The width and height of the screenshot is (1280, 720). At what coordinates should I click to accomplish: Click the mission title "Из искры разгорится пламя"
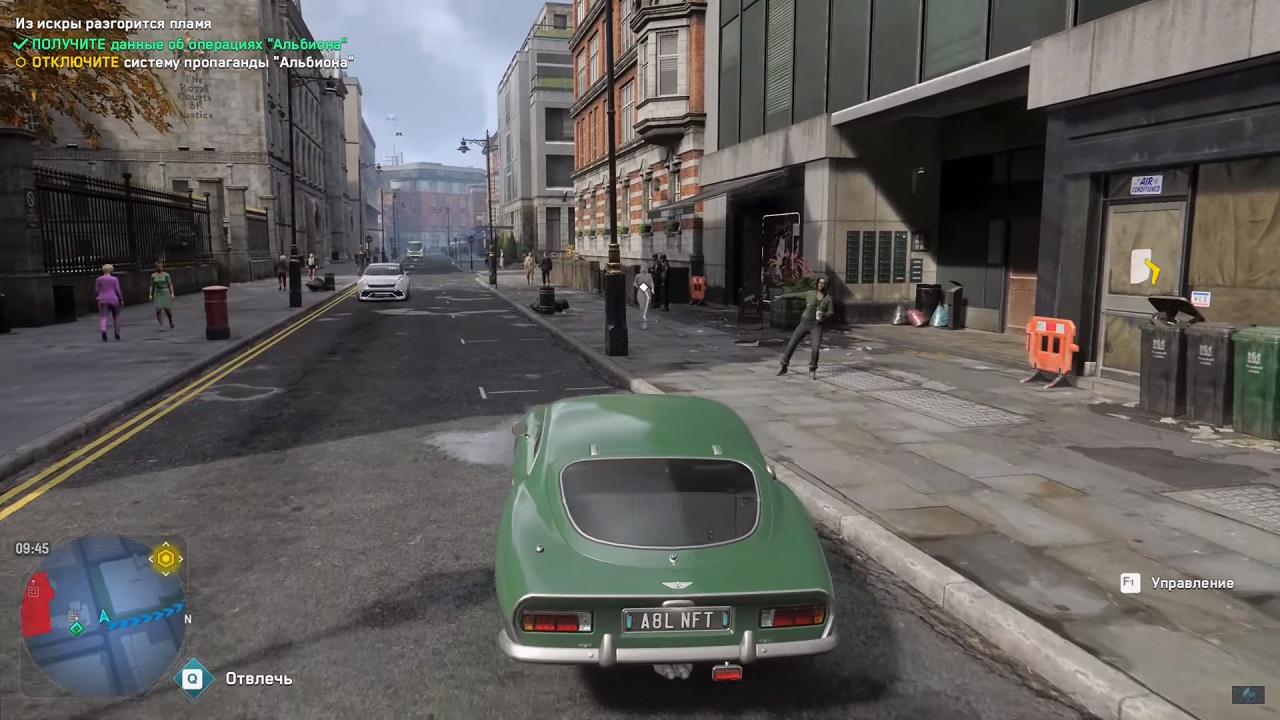113,24
